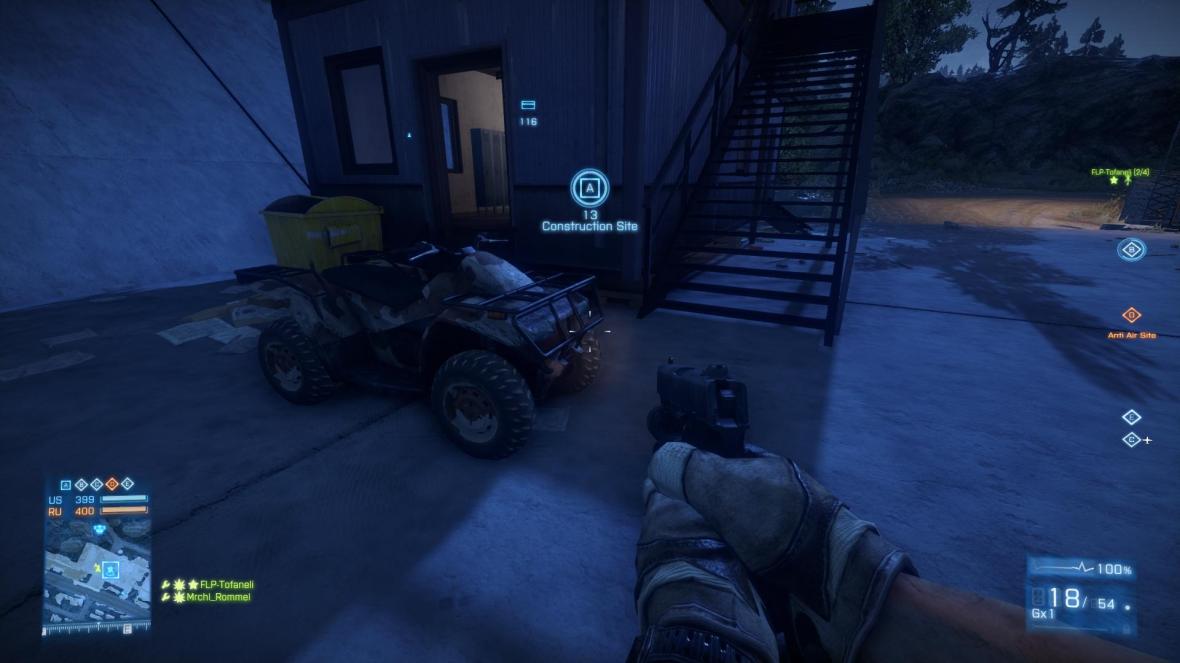Select the objective C marker with plane icon
This screenshot has width=1180, height=663.
(1132, 440)
